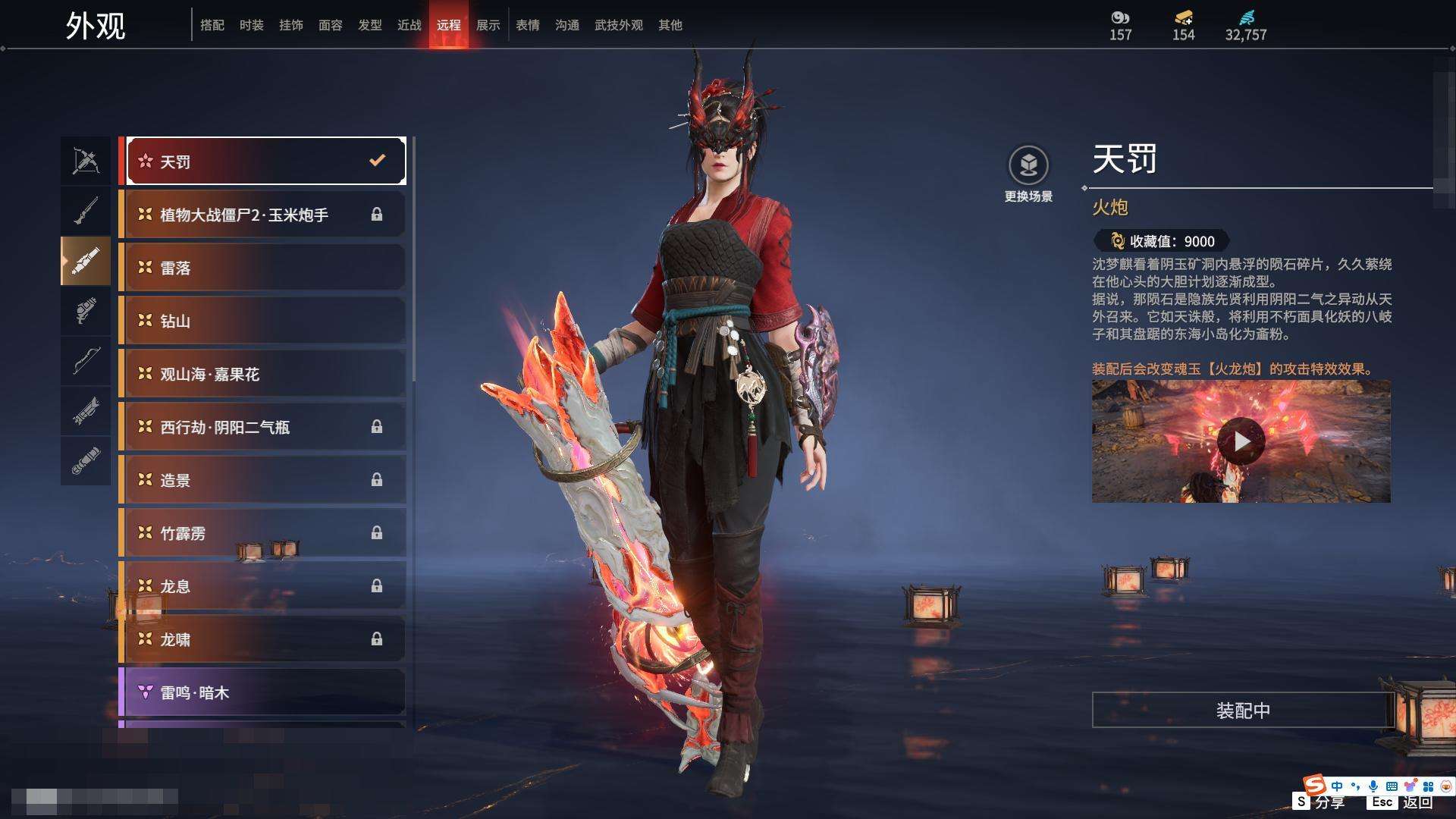Open the Sogou input method toolbar logo

1314,785
